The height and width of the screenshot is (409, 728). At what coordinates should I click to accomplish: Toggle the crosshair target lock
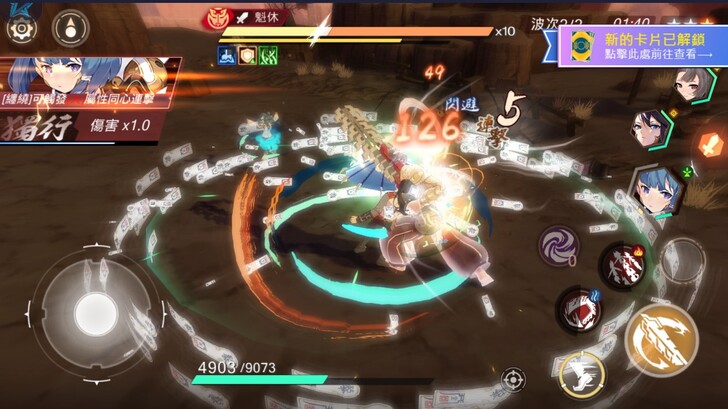click(513, 380)
